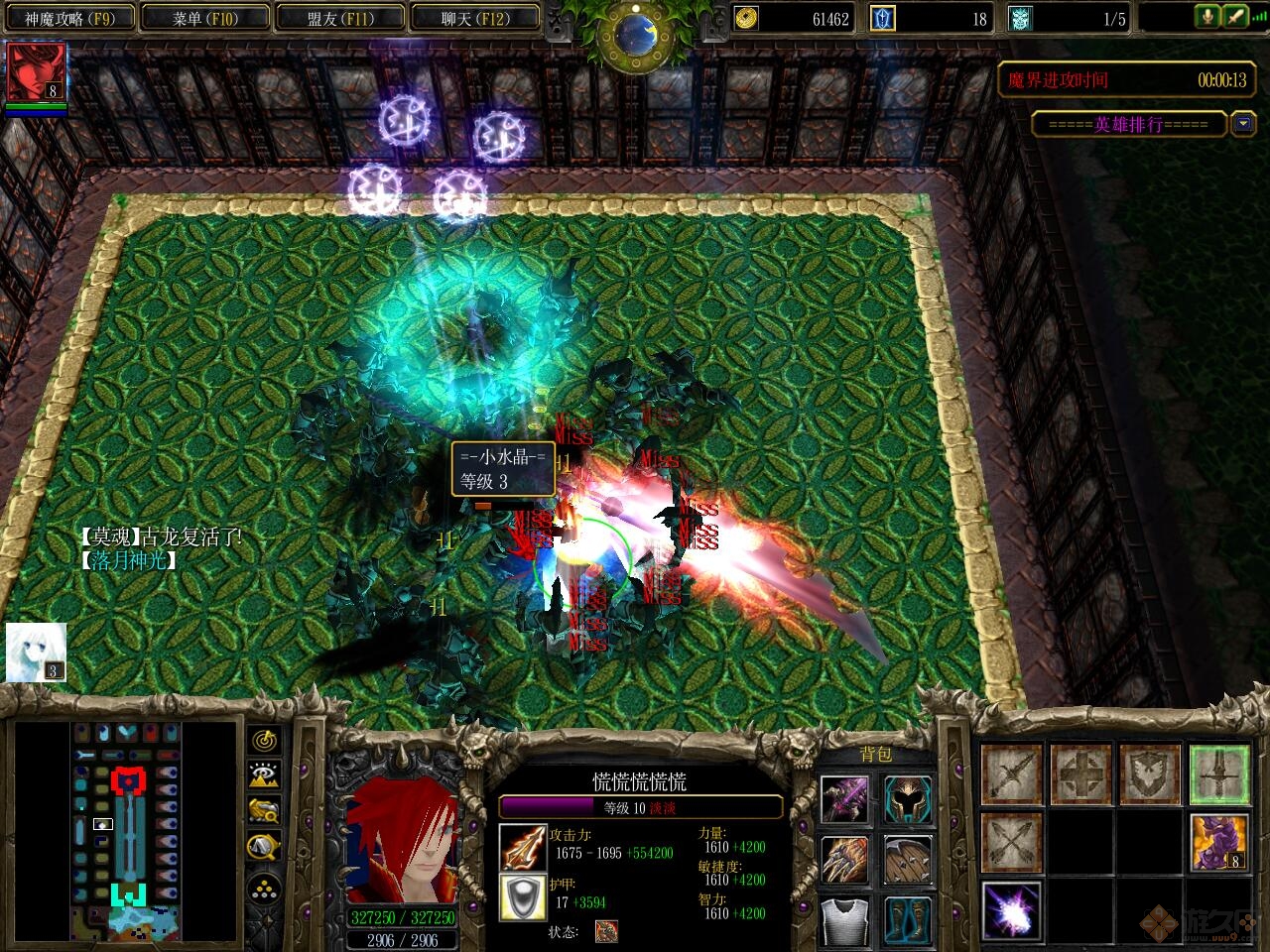The width and height of the screenshot is (1270, 952).
Task: Select the red-haired hero icon at top left
Action: pyautogui.click(x=37, y=72)
